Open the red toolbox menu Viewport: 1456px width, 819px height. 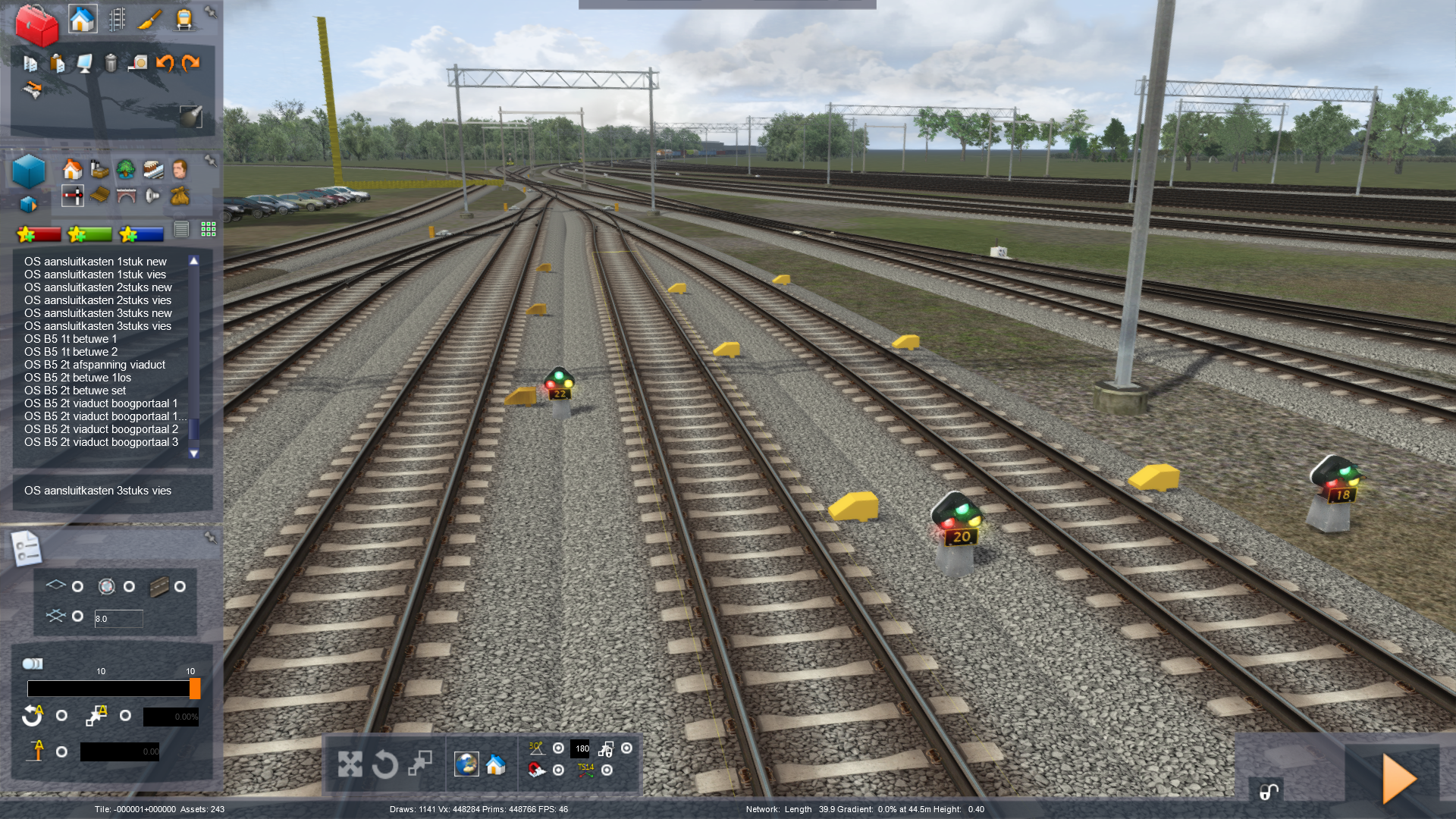coord(36,24)
